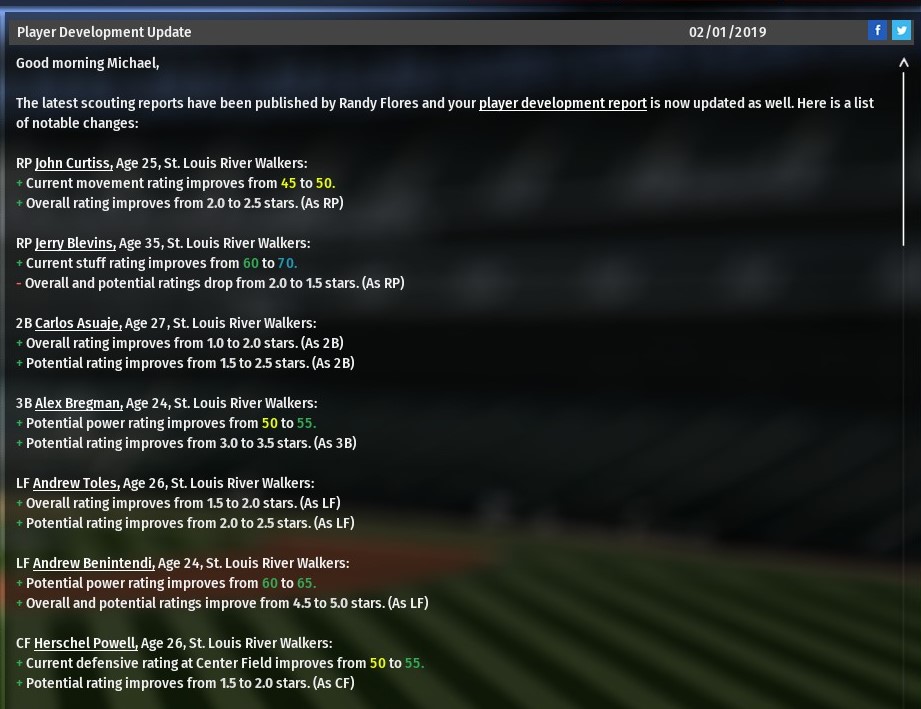View John Curtiss's player profile
The height and width of the screenshot is (709, 921).
pos(73,163)
